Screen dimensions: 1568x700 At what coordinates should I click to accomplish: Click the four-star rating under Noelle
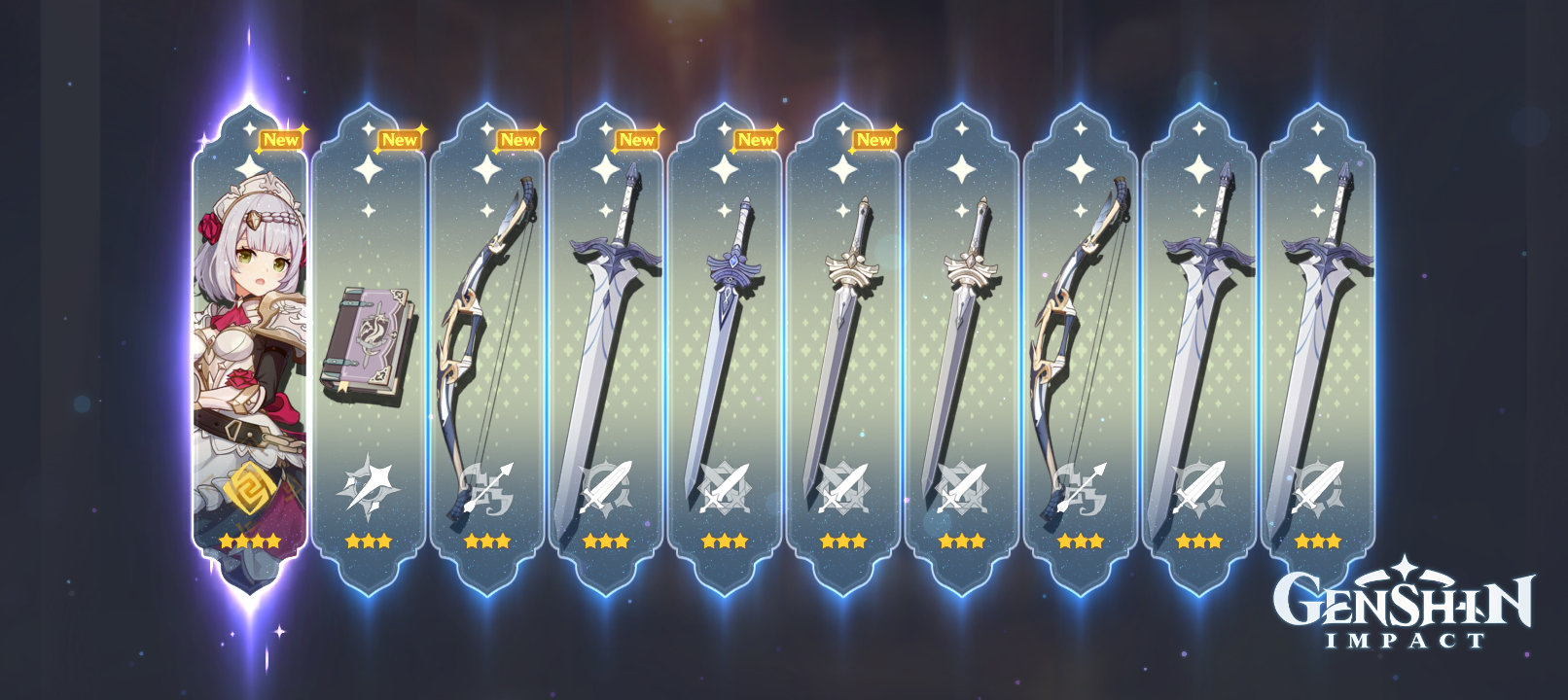point(250,542)
